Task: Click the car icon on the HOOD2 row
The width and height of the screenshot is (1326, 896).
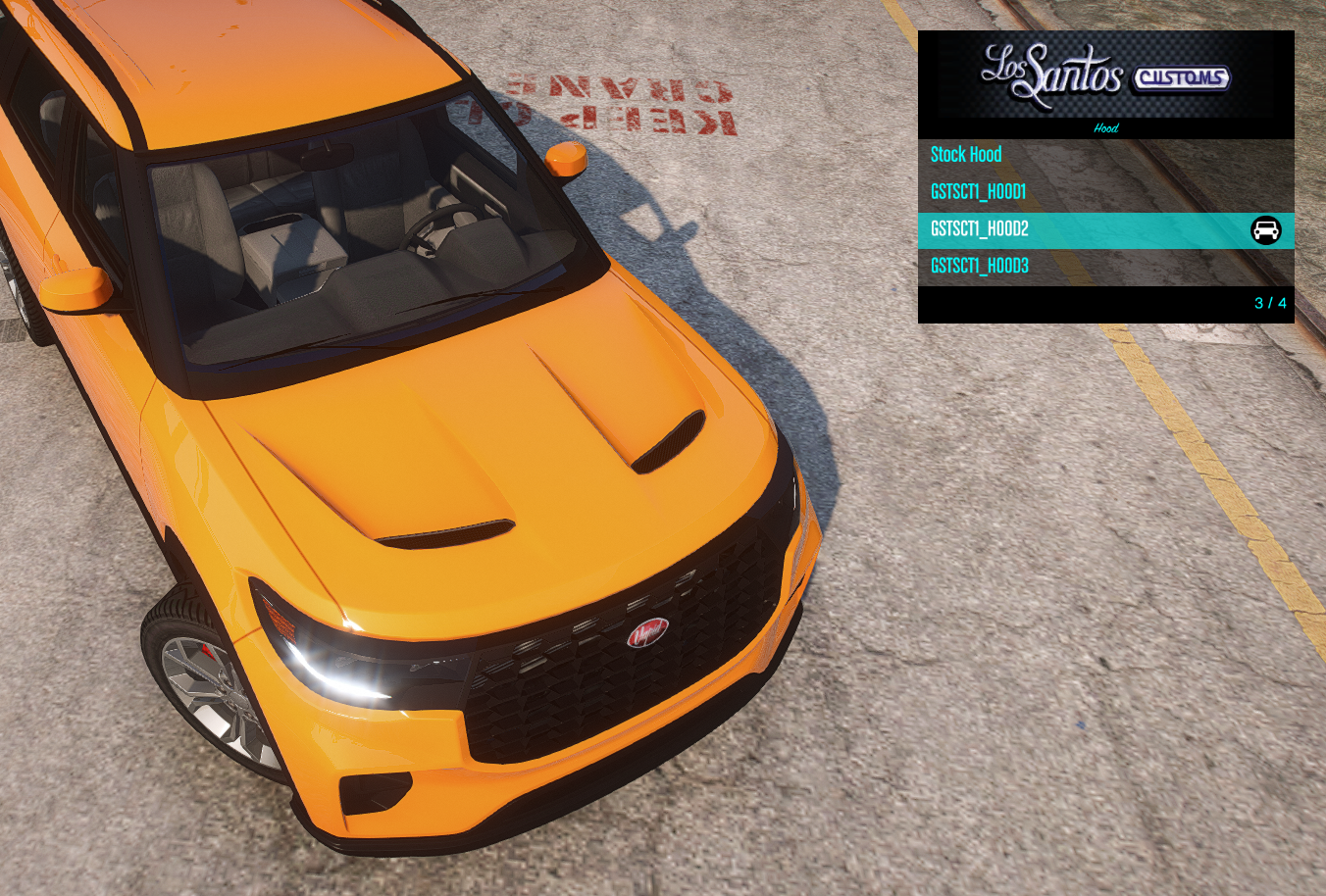Action: 1265,230
